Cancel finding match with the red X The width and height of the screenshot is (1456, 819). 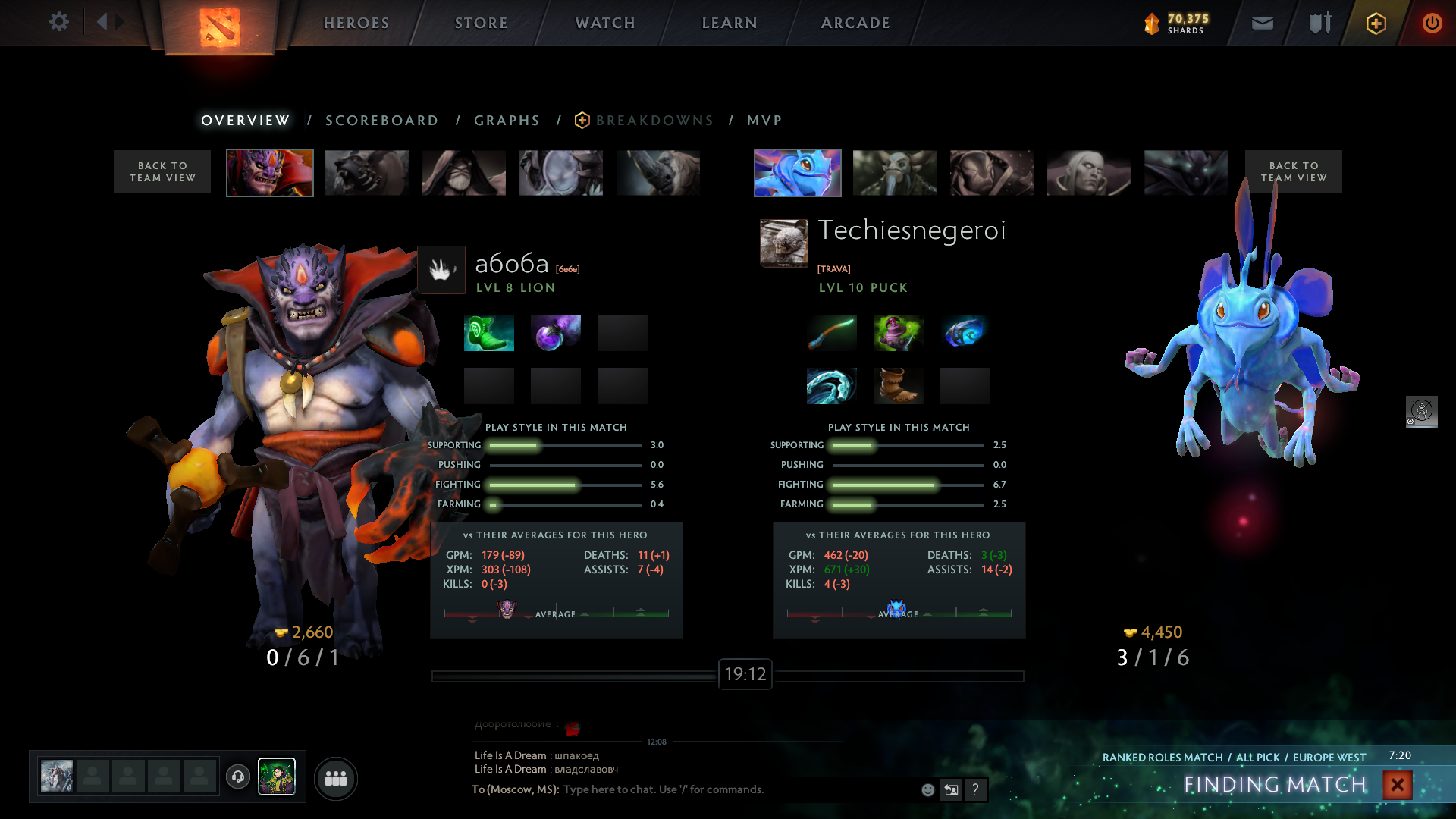point(1397,785)
